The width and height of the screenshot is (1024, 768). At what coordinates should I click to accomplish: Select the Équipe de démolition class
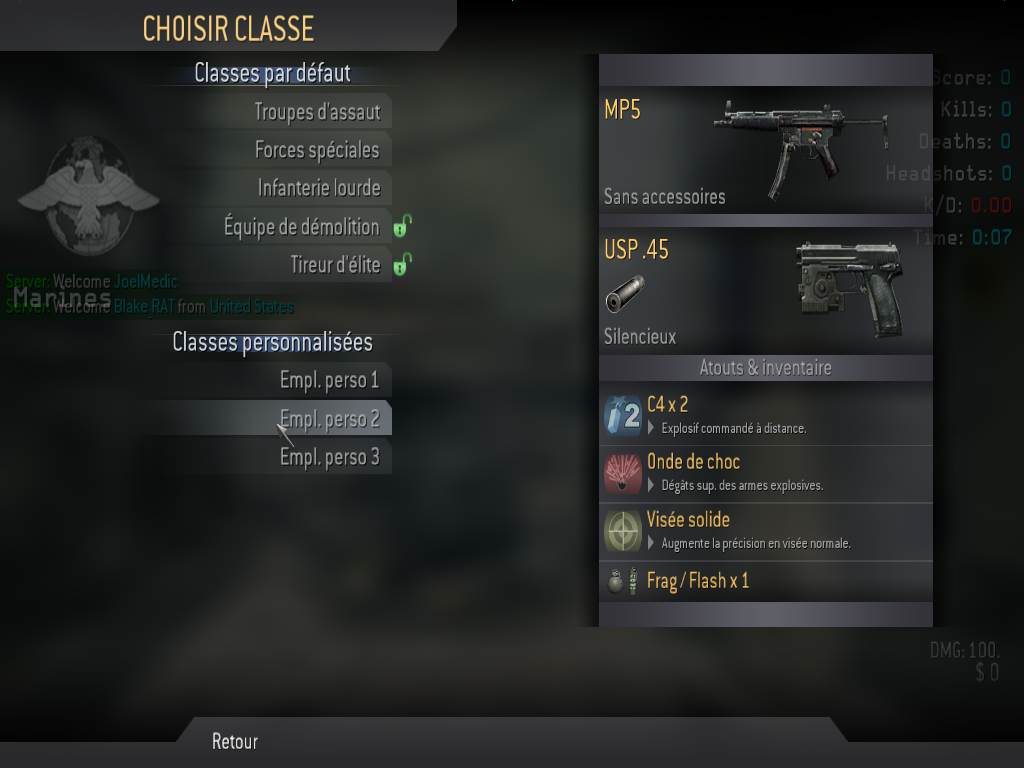pos(301,227)
